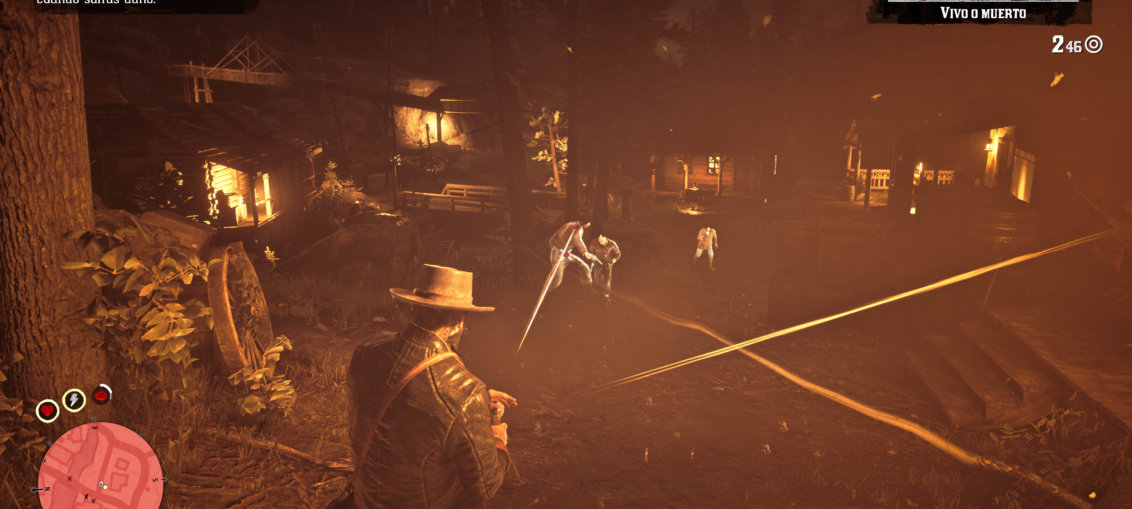Click the Dead Eye target icon by the counter
This screenshot has height=509, width=1132.
click(1094, 44)
